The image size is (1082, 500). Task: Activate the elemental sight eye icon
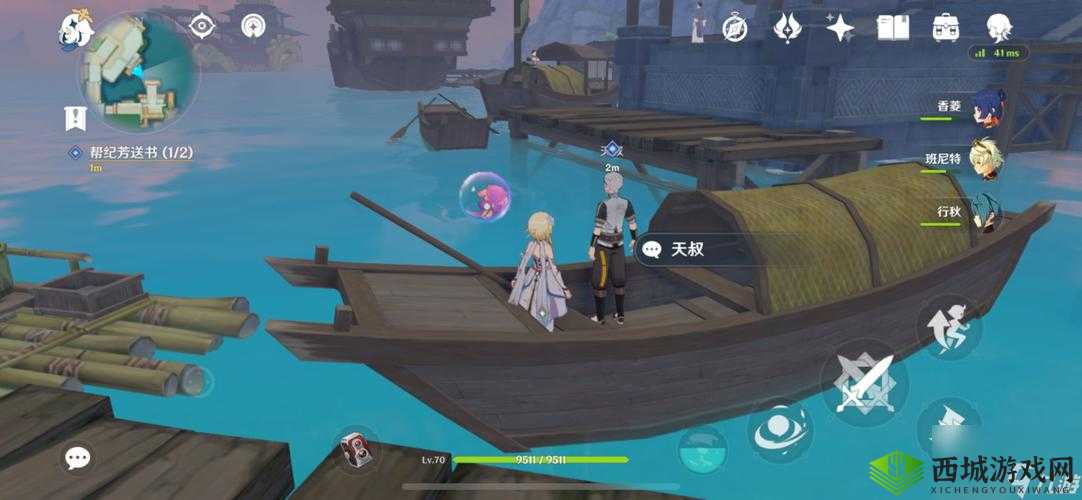(202, 27)
